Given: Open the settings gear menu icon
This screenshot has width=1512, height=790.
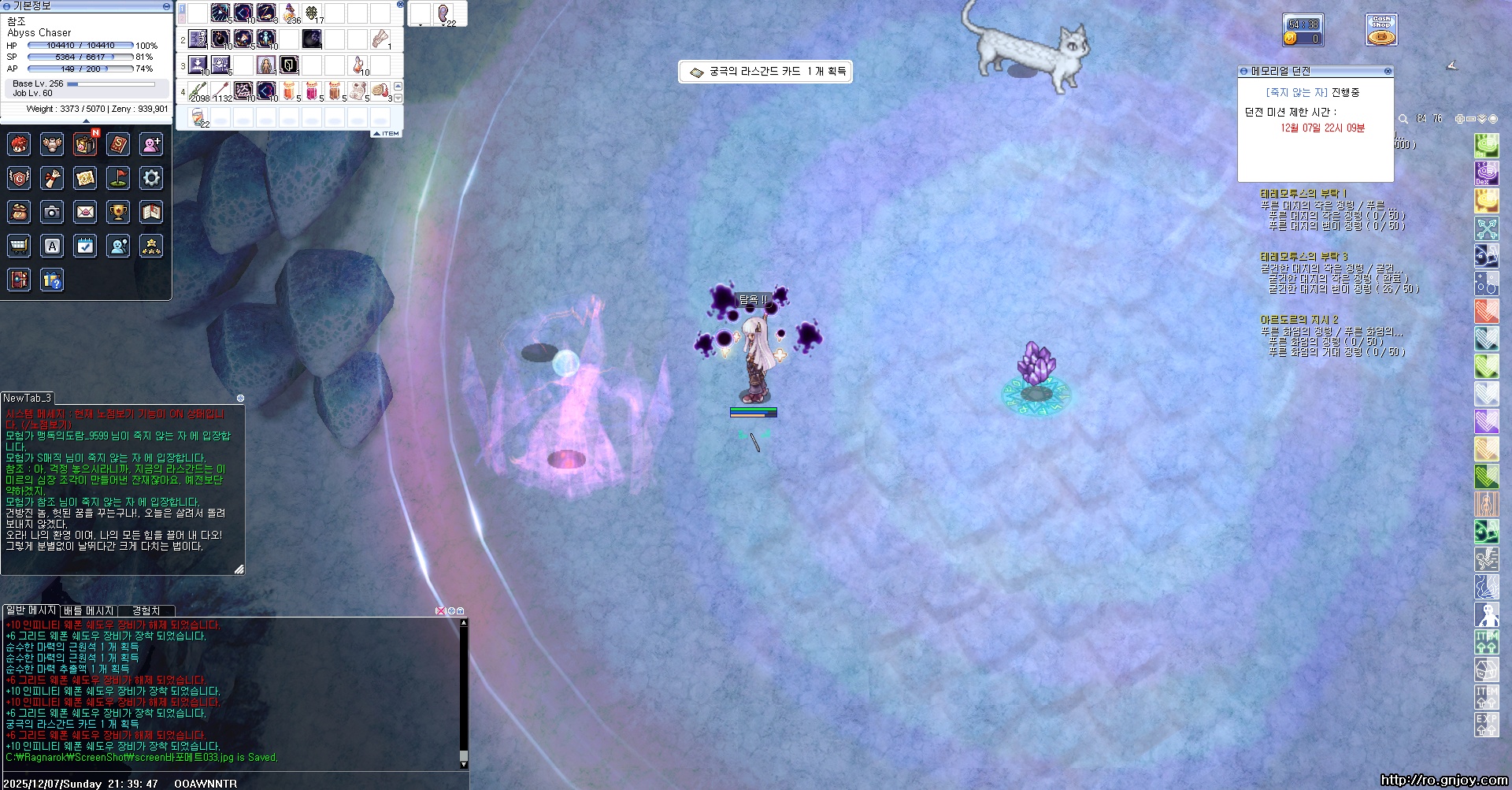Looking at the screenshot, I should 151,178.
